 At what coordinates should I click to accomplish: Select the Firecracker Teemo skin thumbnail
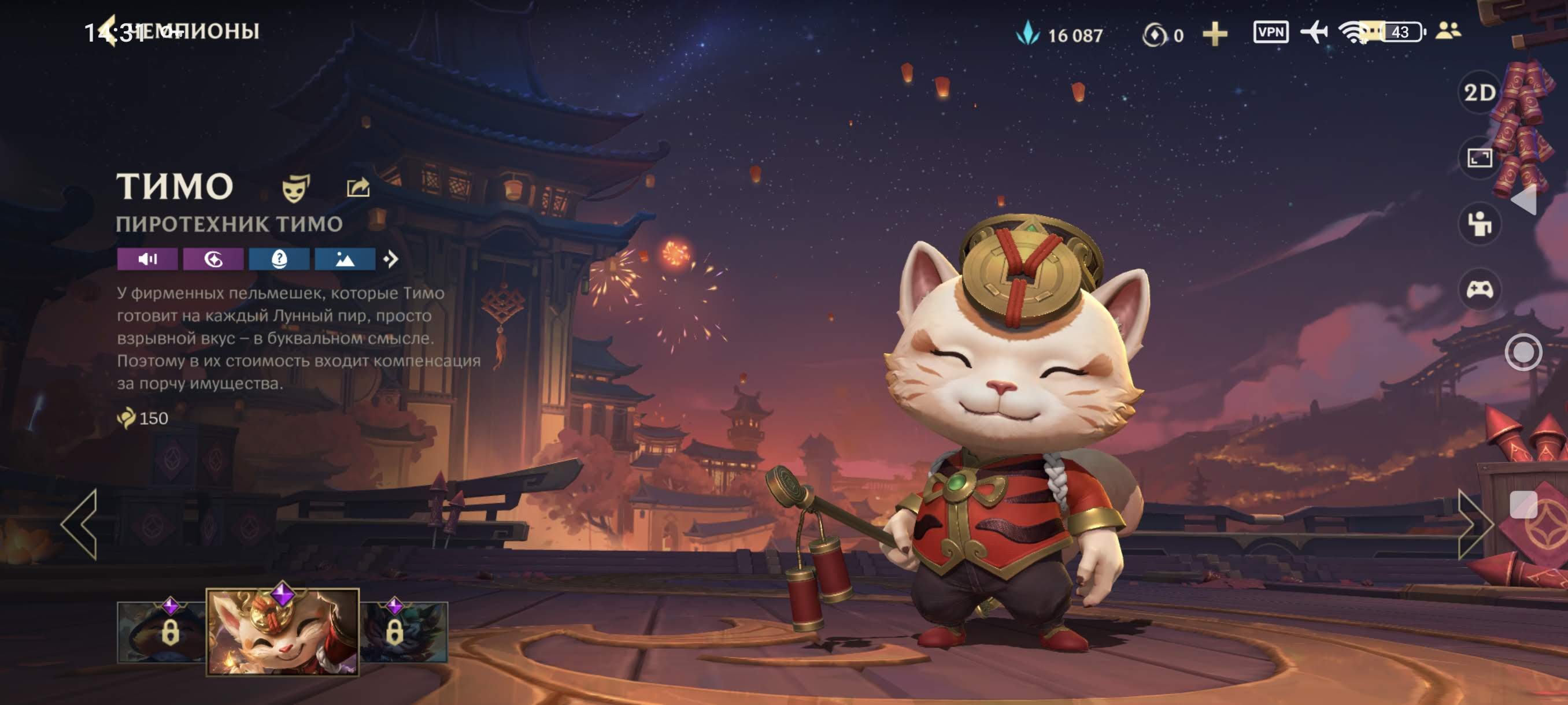tap(282, 633)
